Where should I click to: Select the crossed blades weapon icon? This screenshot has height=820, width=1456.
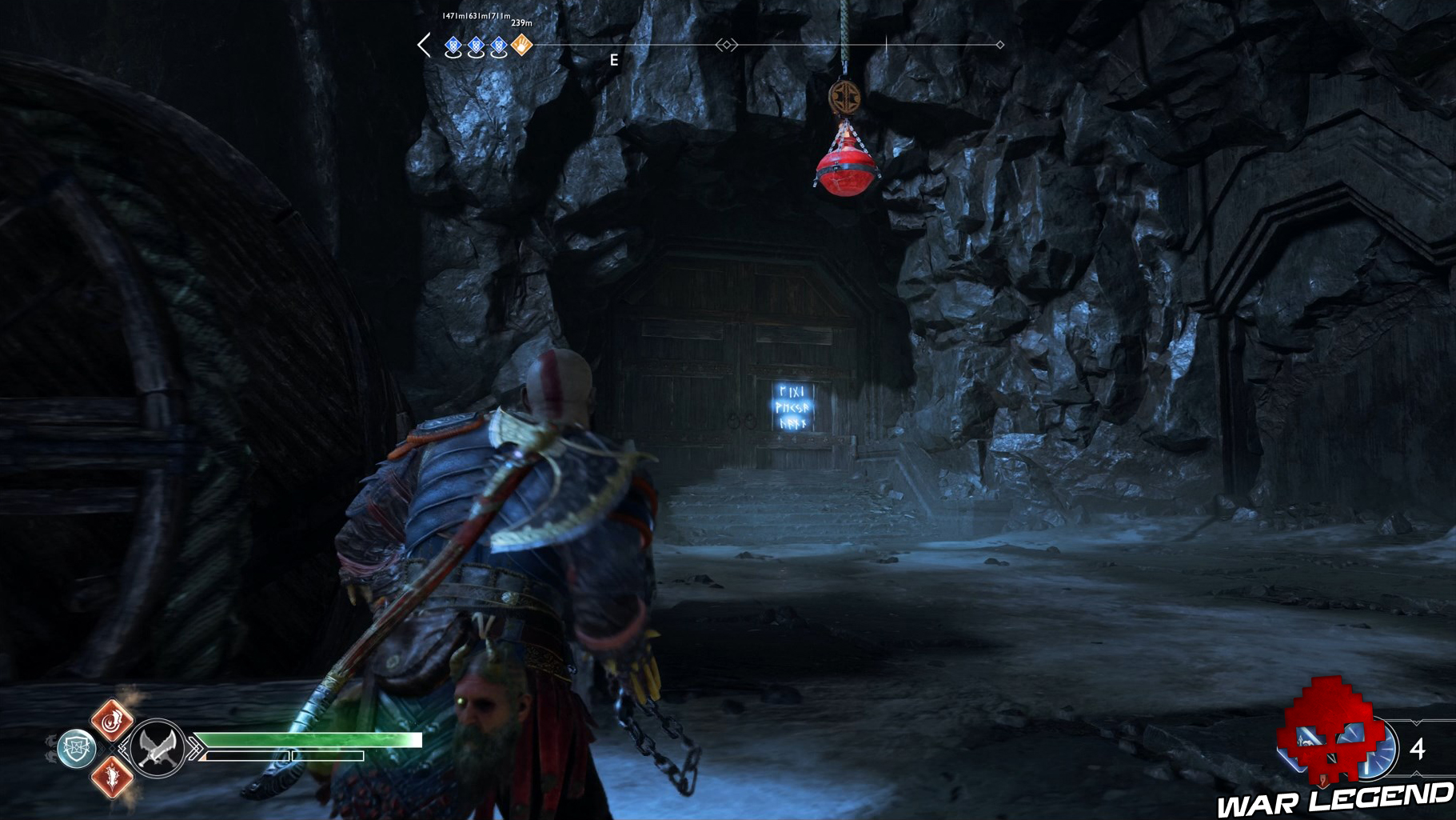point(157,749)
